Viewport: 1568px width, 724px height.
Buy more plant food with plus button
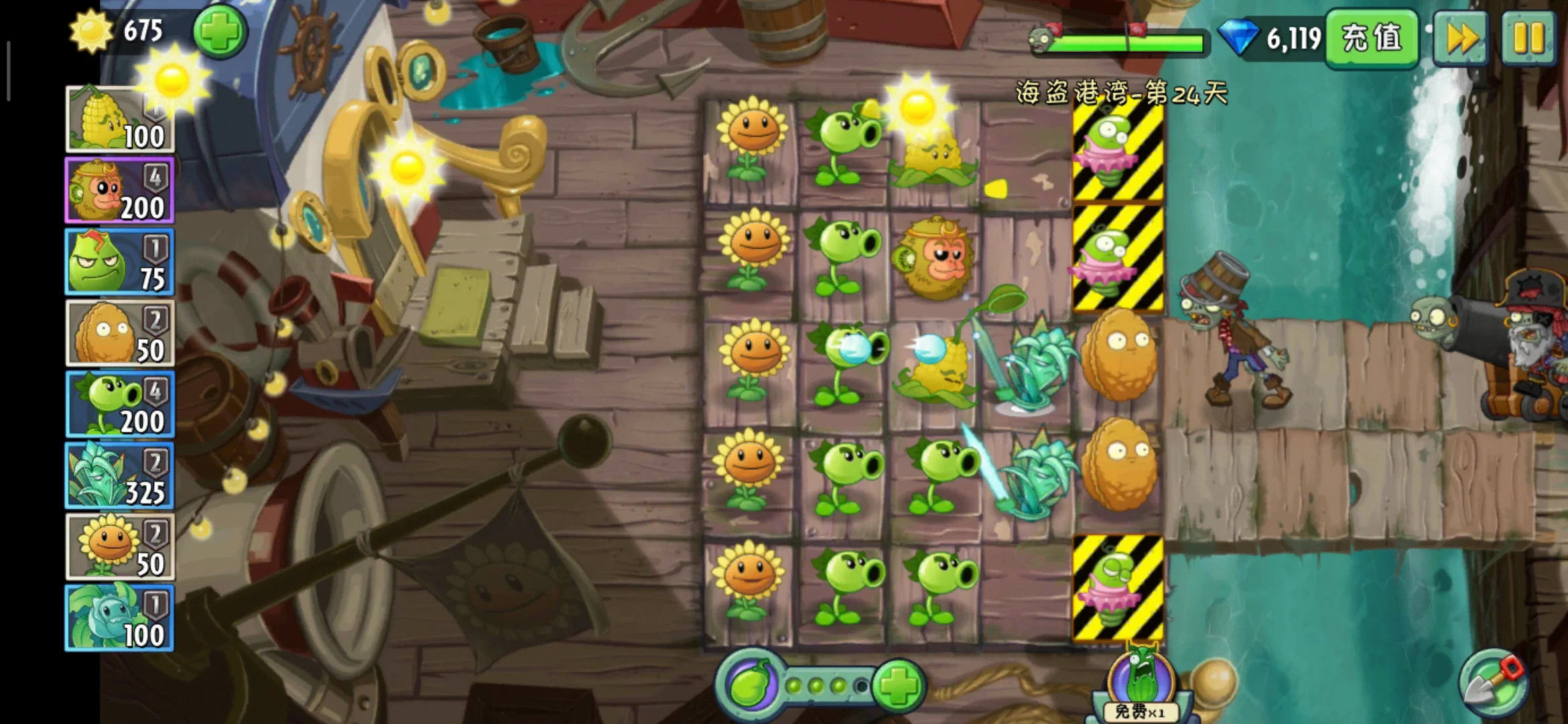pos(898,686)
